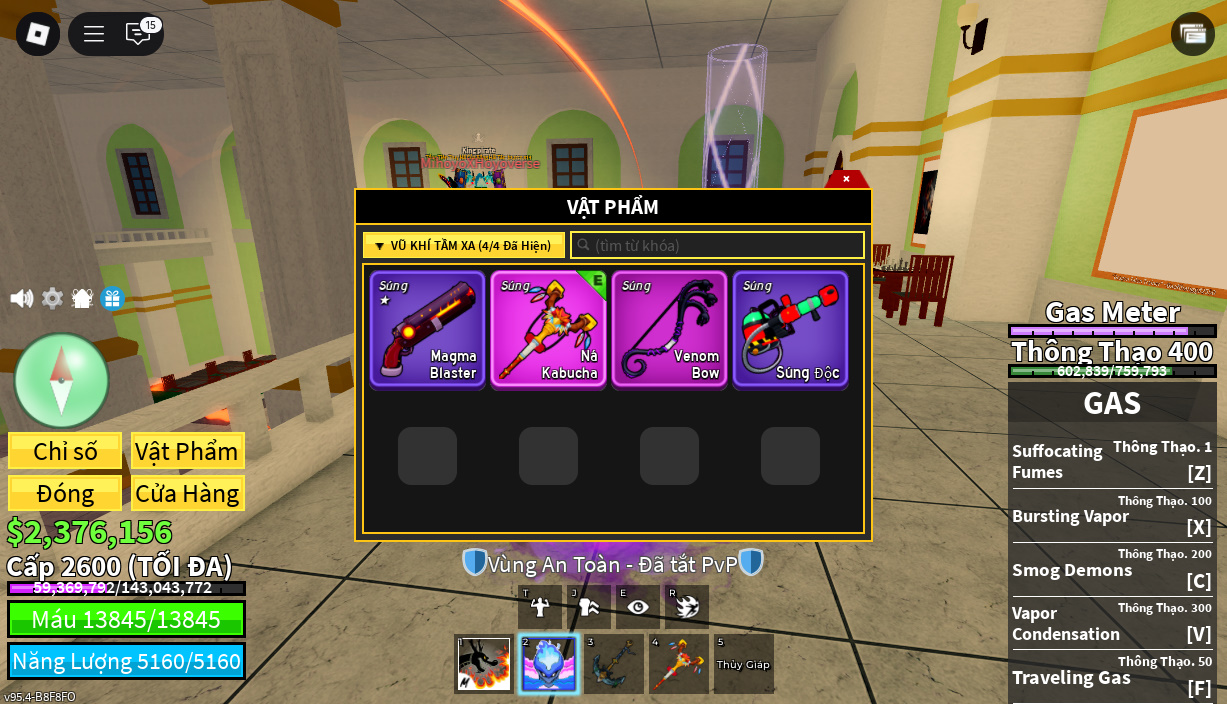Open the Roblox chat button
The image size is (1227, 704).
coord(138,34)
